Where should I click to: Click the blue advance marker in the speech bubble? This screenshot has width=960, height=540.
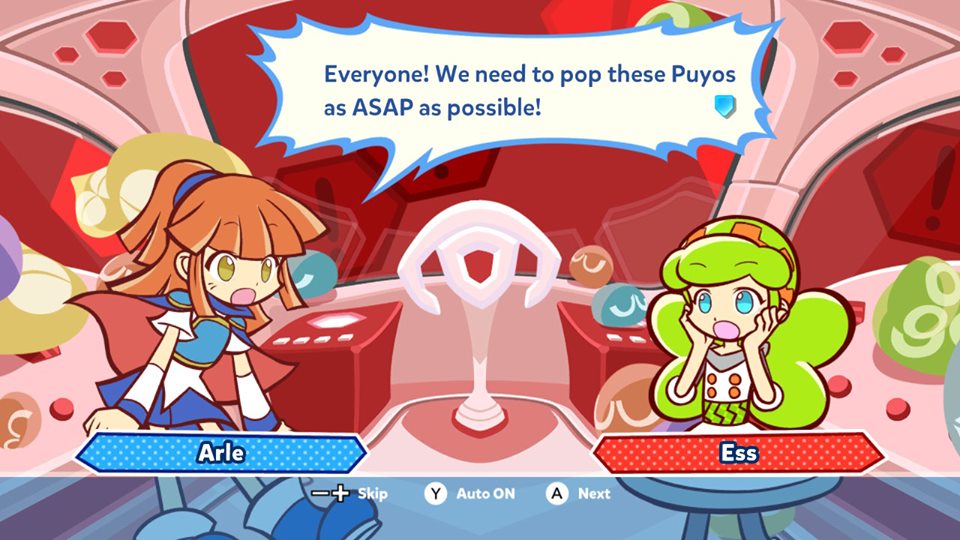[x=726, y=106]
